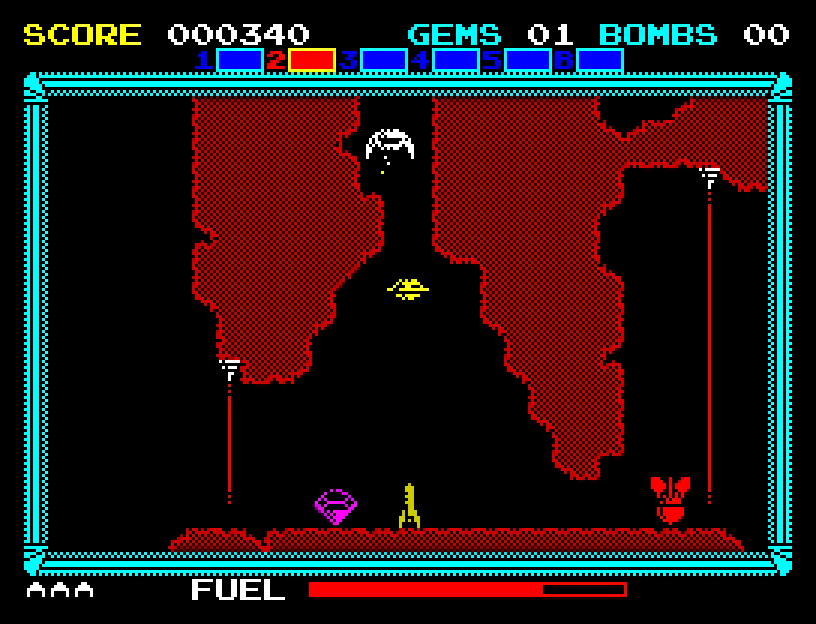
Task: Pick the blue box numbered 4
Action: (455, 60)
